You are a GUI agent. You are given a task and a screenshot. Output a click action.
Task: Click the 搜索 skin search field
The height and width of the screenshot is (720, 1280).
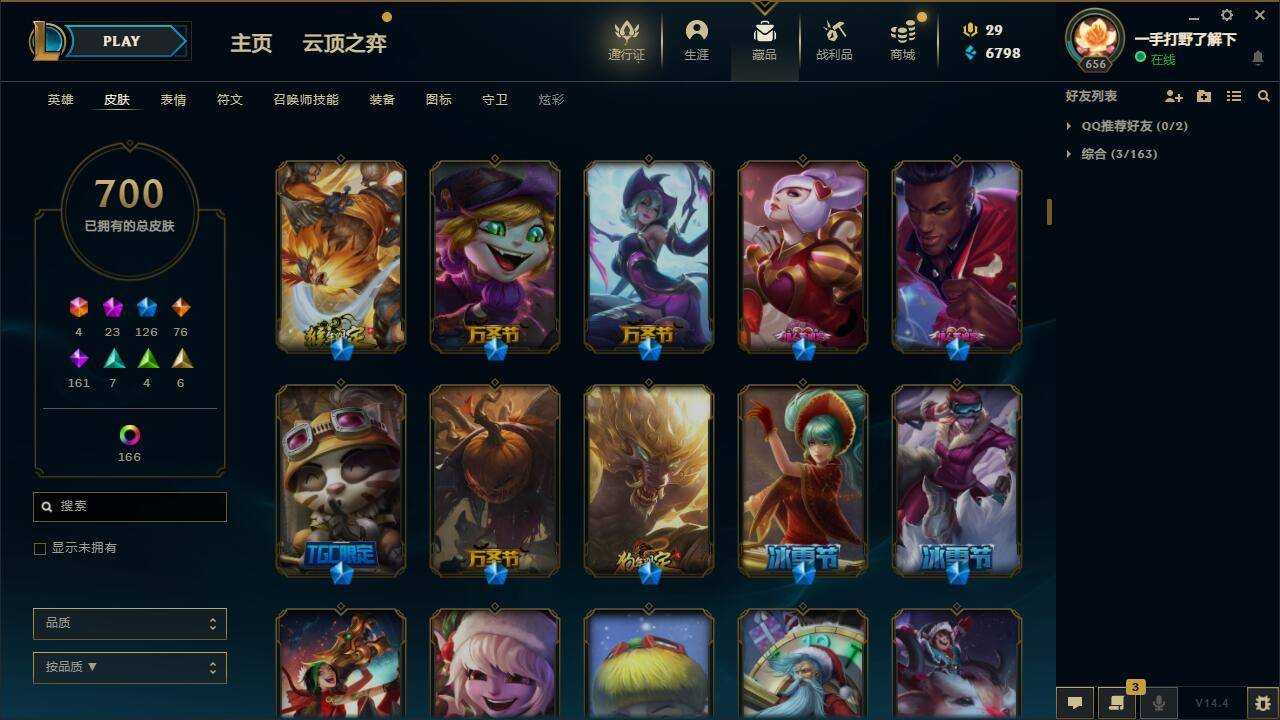point(129,507)
